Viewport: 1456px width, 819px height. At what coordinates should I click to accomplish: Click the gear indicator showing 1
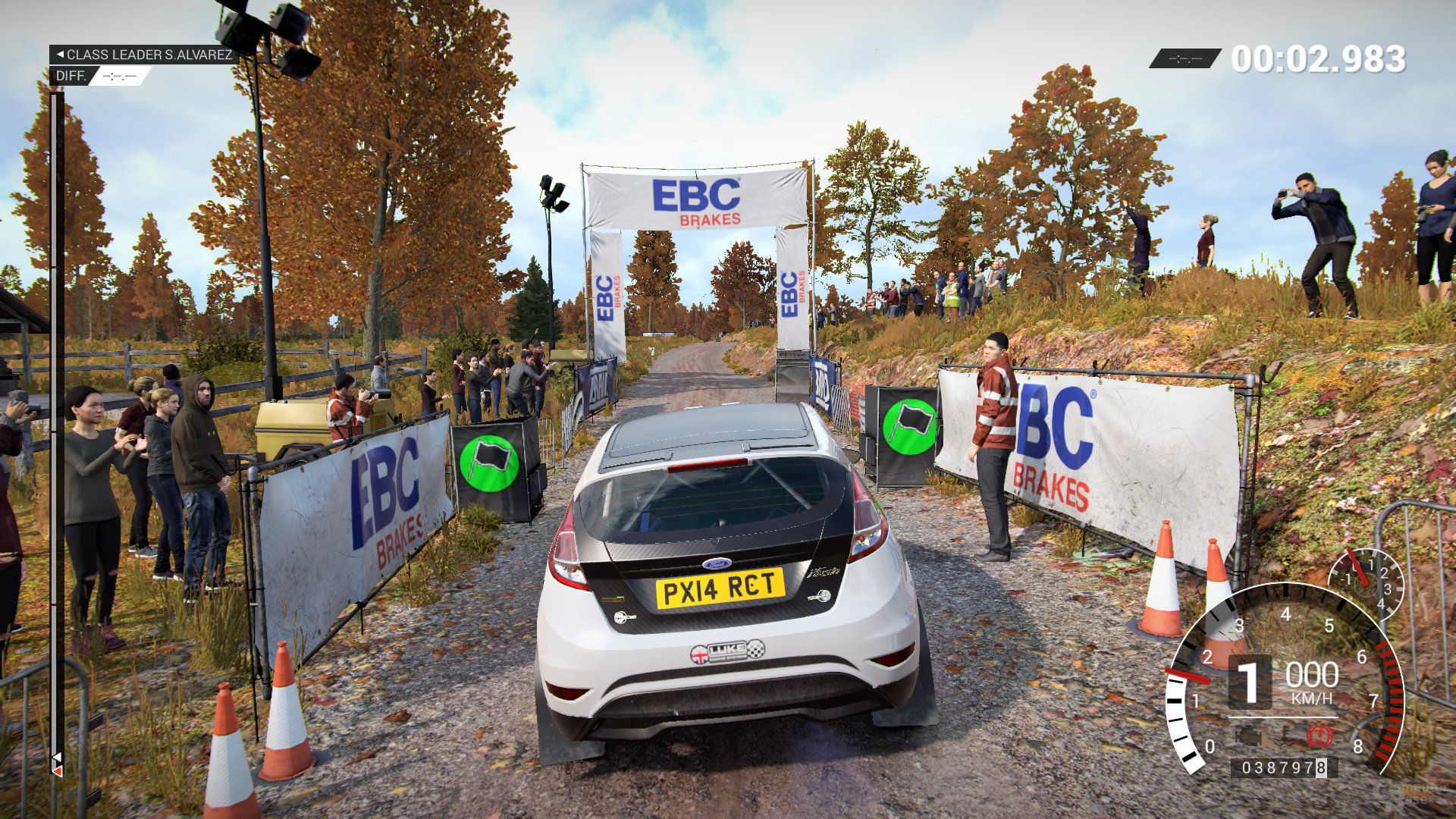[x=1250, y=680]
